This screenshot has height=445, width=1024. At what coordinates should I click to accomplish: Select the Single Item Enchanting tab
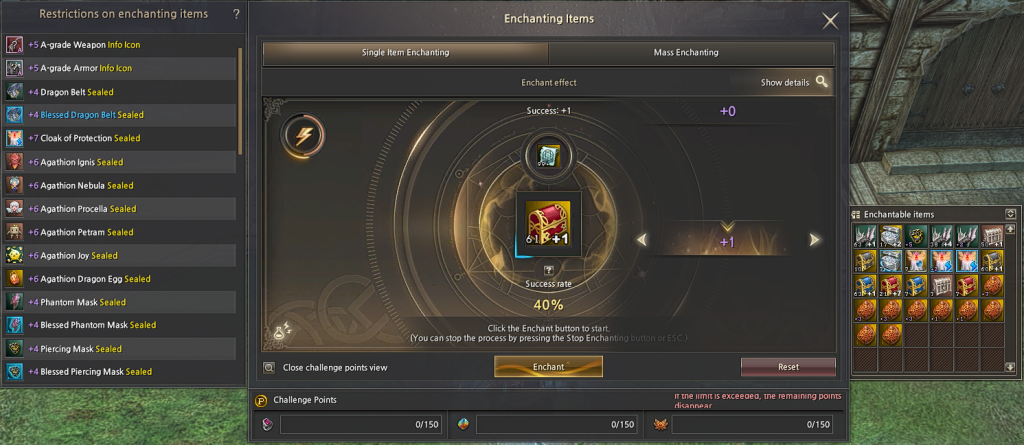pyautogui.click(x=405, y=53)
